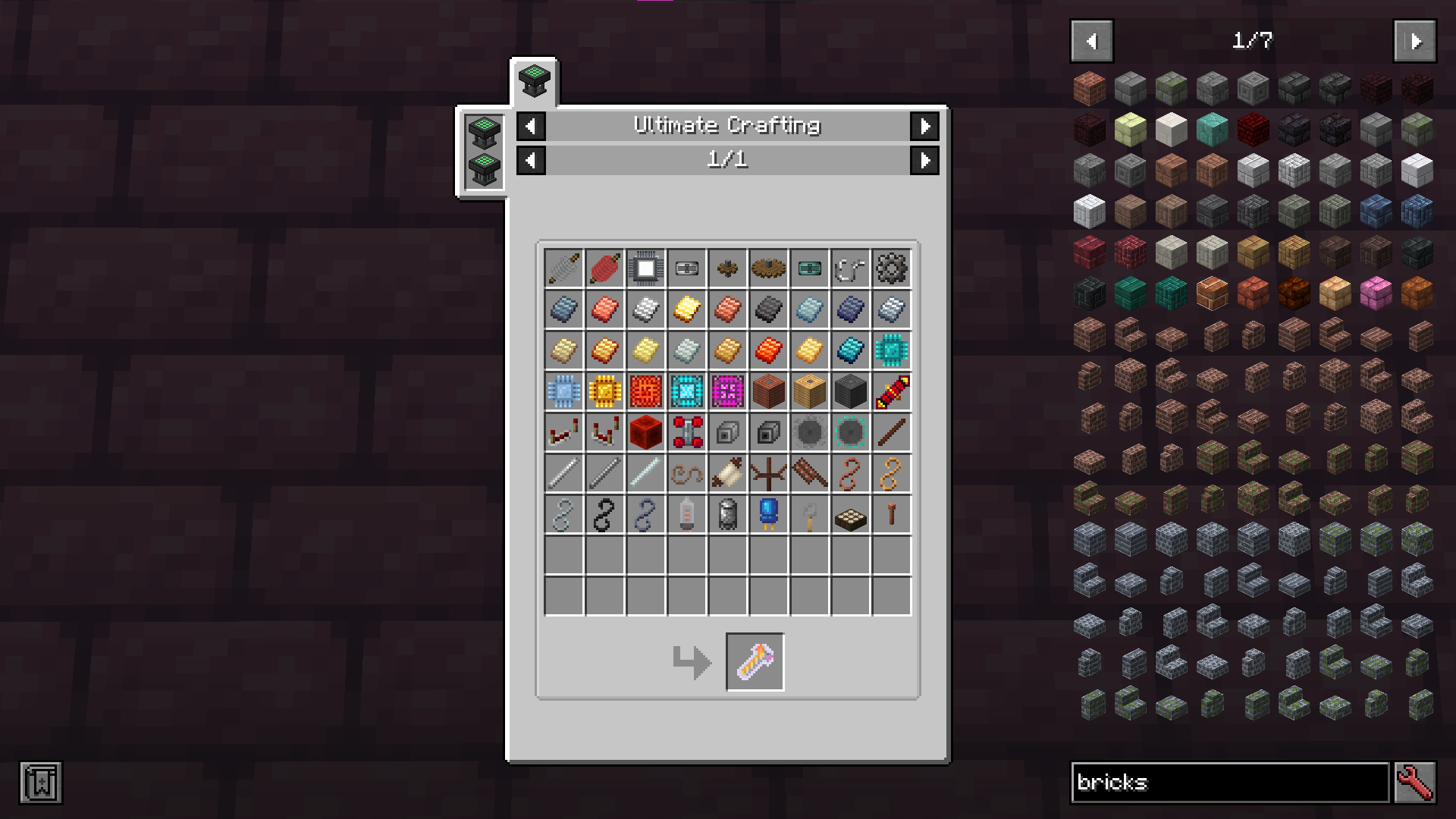
Task: Show next recipe category arrow
Action: pos(924,126)
